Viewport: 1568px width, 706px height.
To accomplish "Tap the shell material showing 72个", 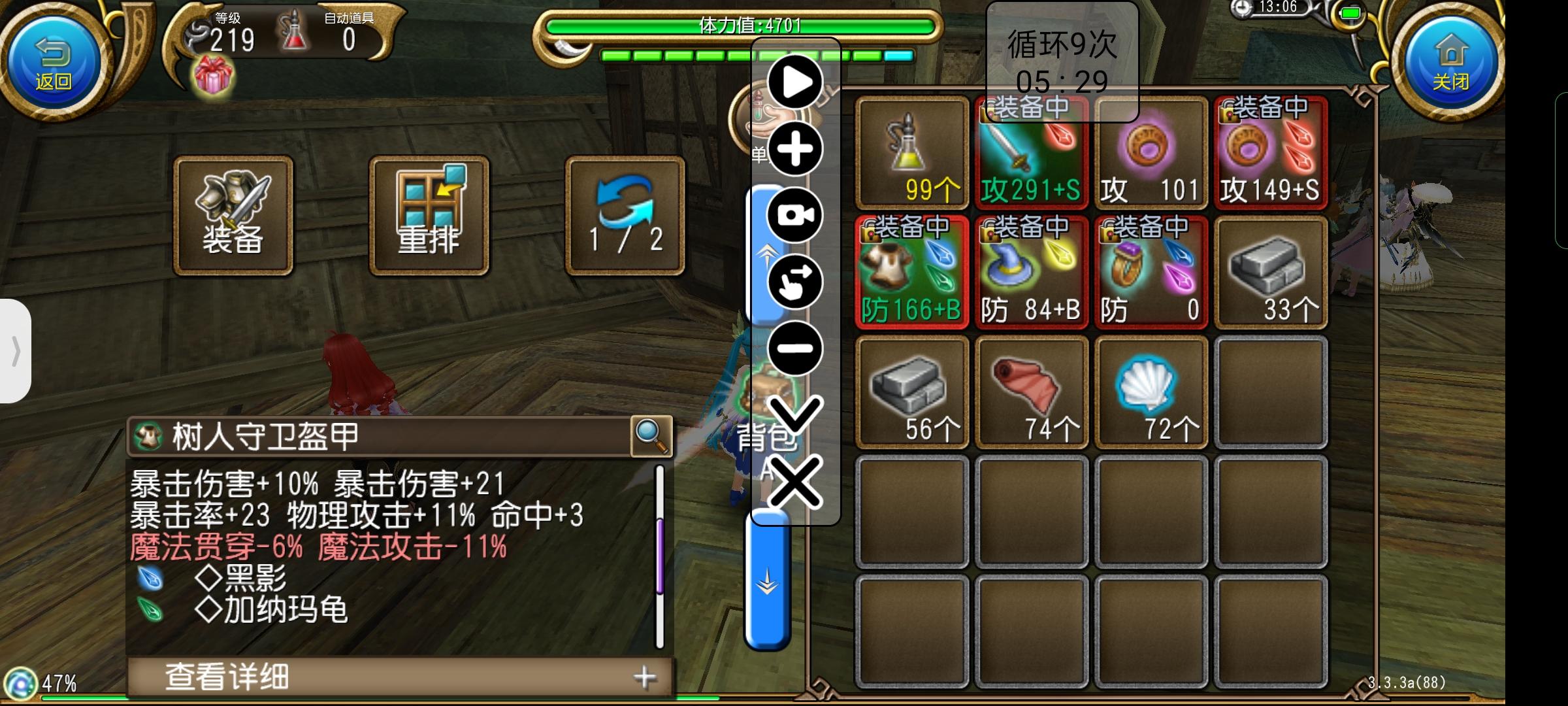I will click(1153, 389).
